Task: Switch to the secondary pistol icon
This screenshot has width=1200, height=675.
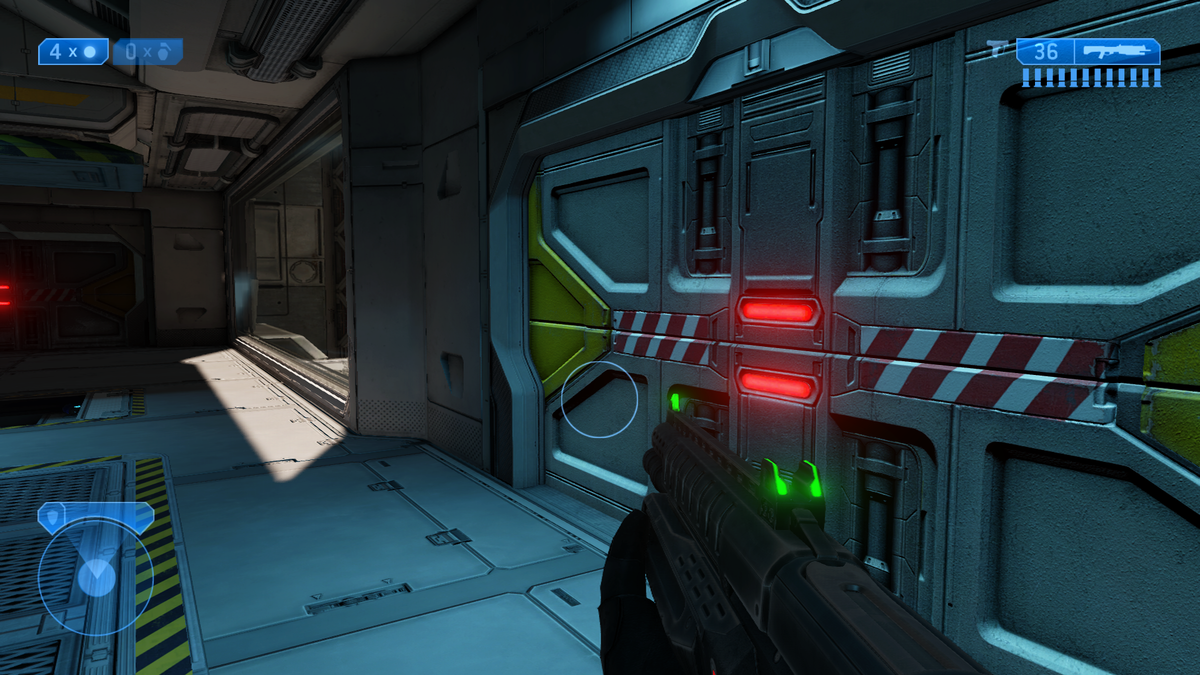Action: click(998, 47)
